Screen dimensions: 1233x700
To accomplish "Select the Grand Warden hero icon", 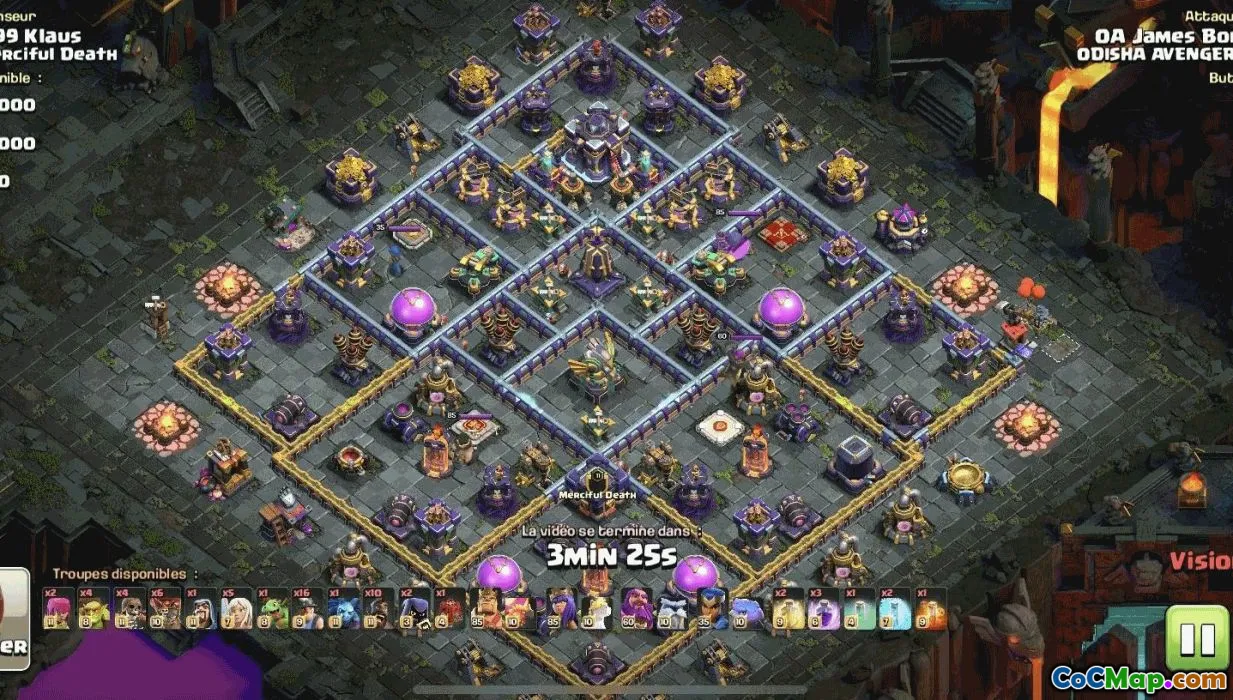I will click(636, 609).
